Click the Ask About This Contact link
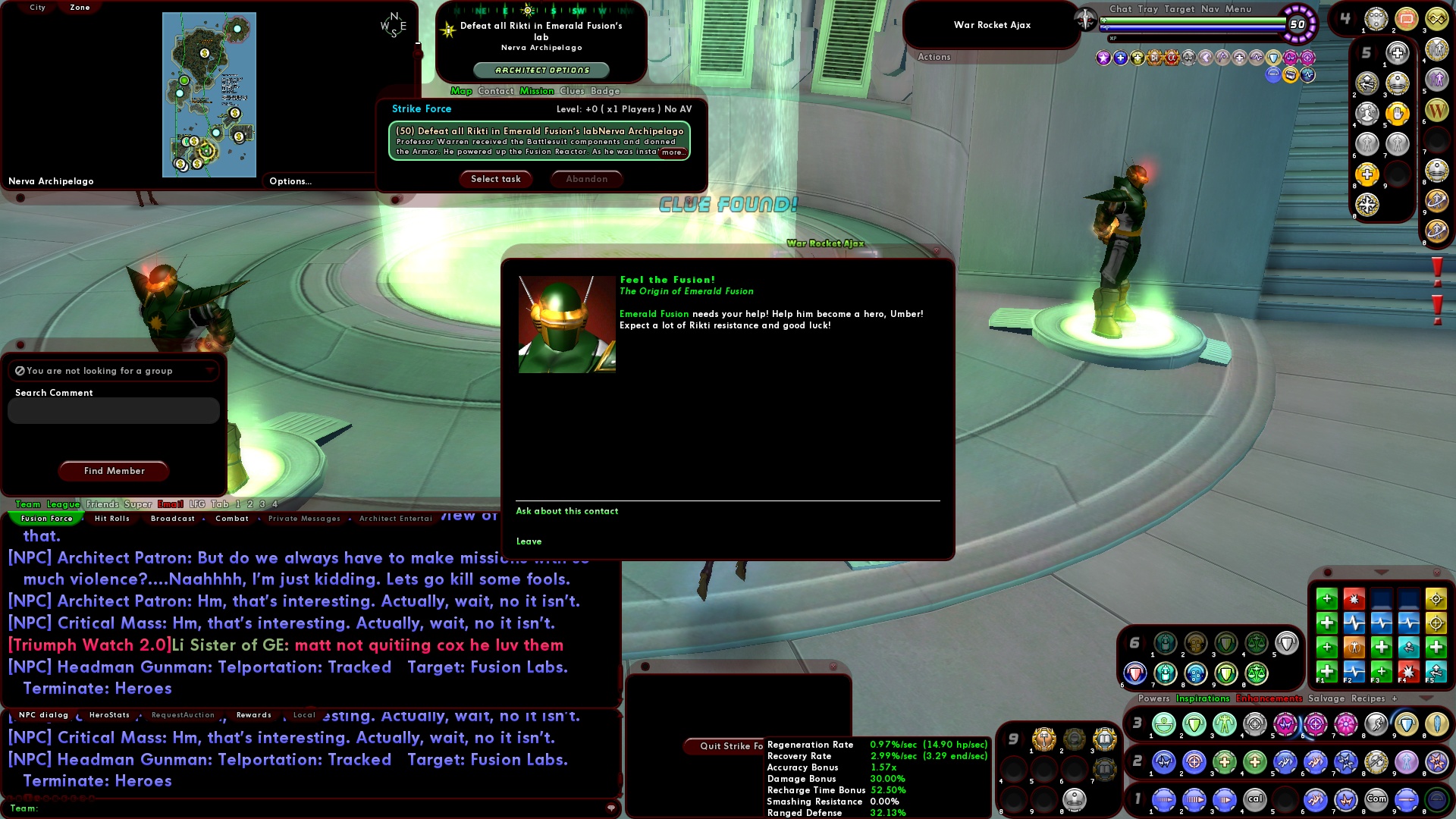This screenshot has width=1456, height=819. click(x=567, y=511)
